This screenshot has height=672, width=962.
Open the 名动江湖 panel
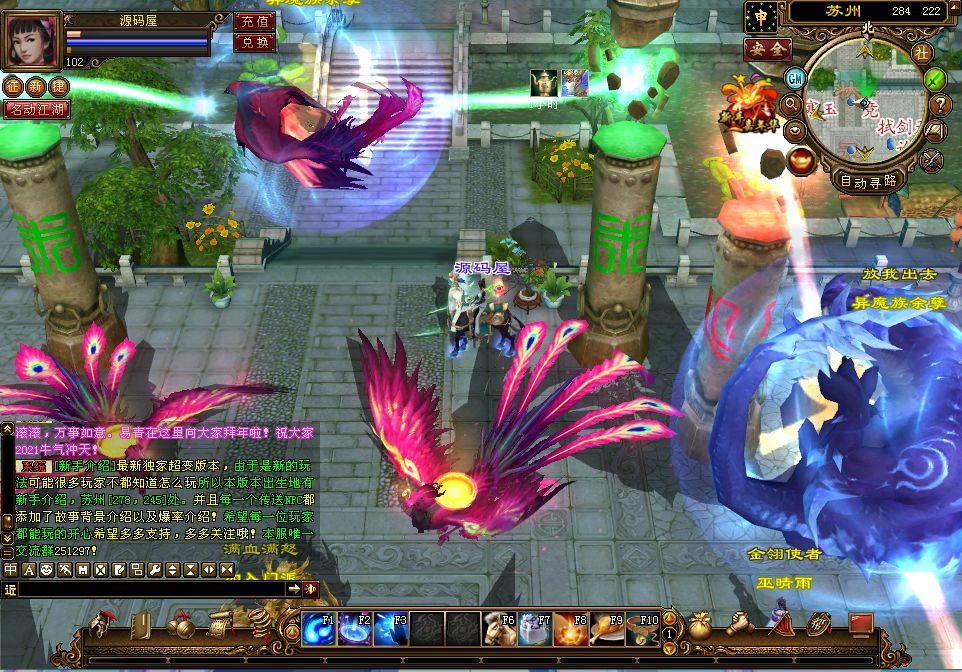37,109
